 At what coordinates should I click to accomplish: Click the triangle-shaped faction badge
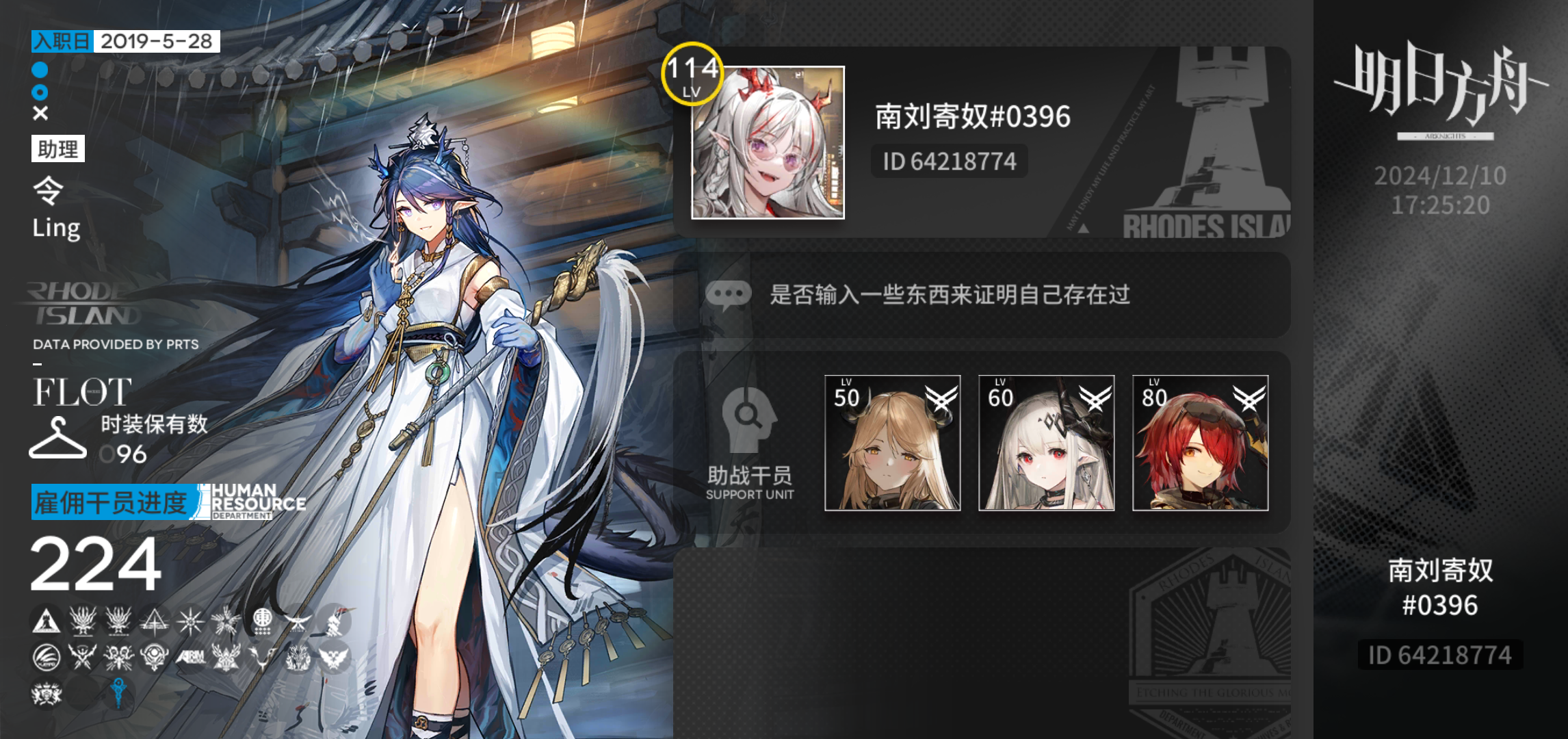pos(155,621)
